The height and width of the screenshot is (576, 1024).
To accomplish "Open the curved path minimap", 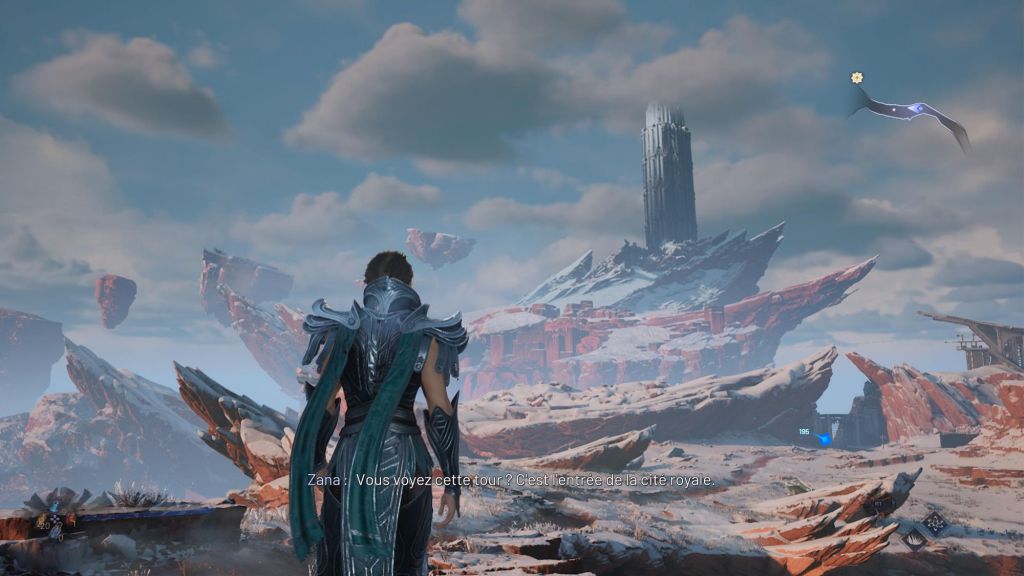I will (x=910, y=110).
